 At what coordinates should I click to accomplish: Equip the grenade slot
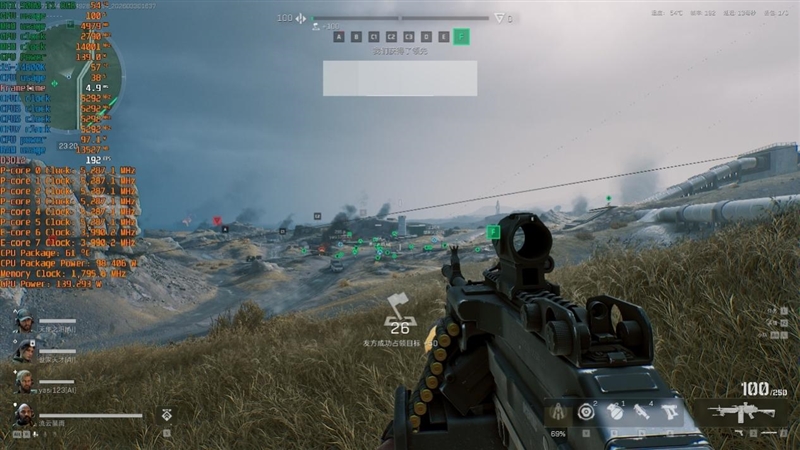coord(615,412)
